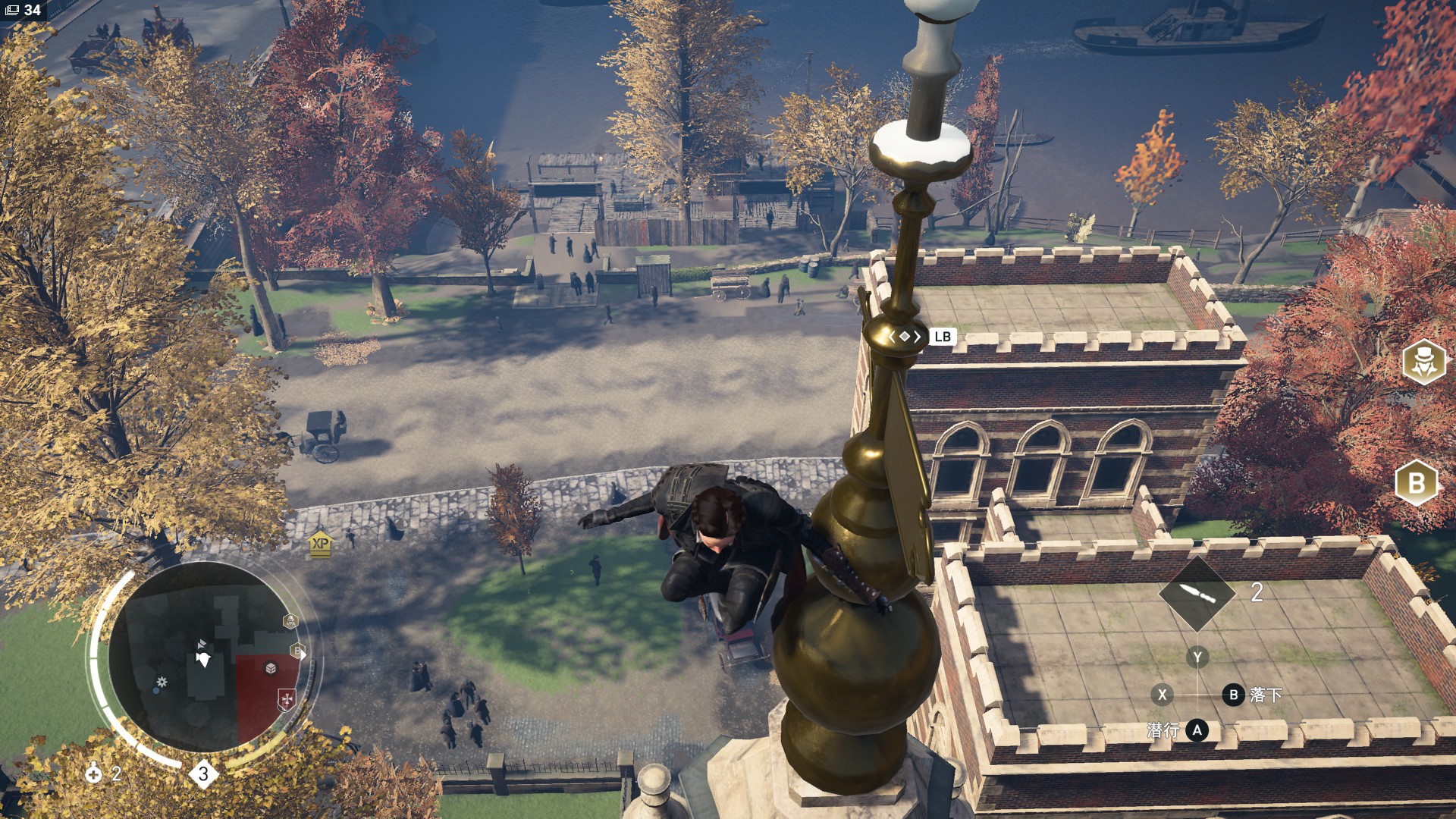Screen dimensions: 1456x819
Task: Toggle sneak with the A 潜行 prompt
Action: 1197,730
